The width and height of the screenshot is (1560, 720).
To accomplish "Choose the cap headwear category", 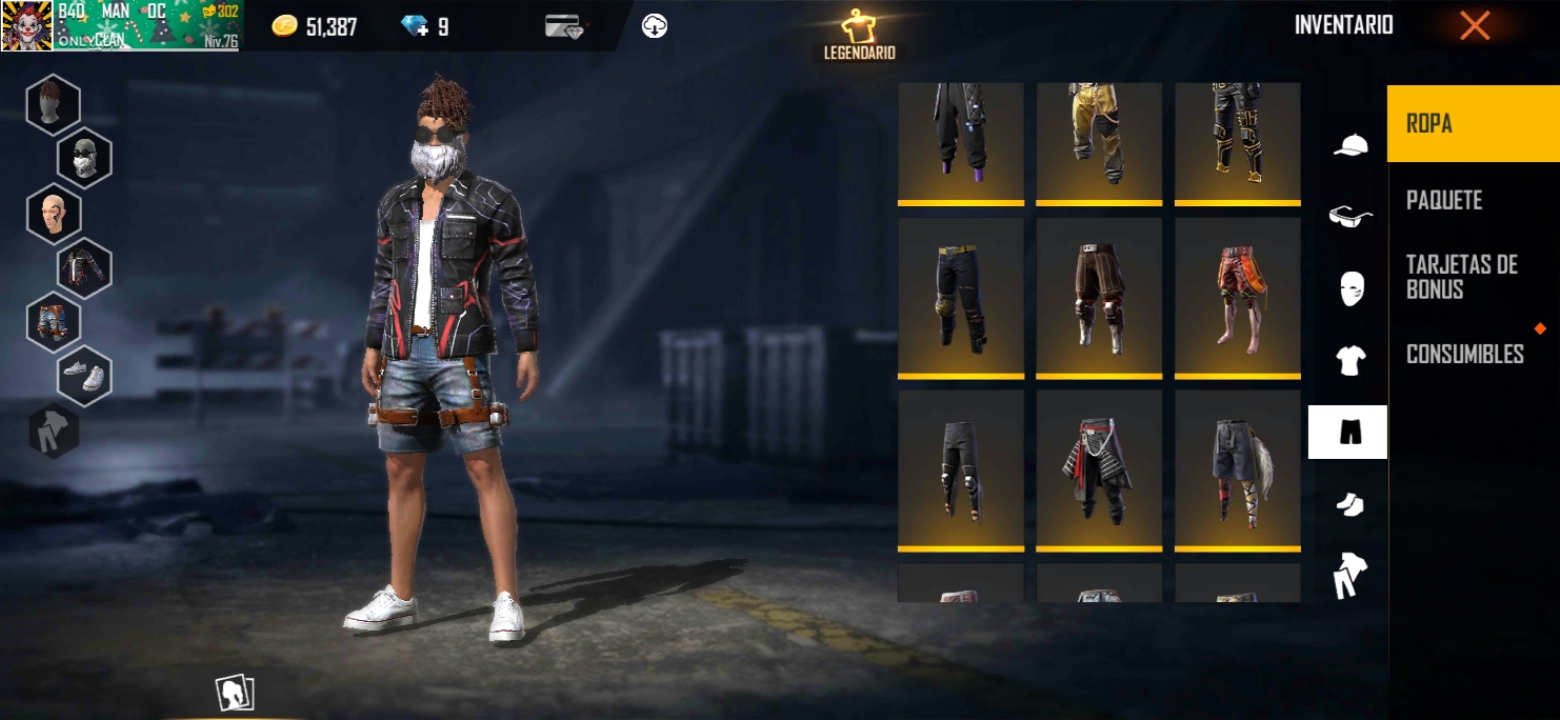I will 1350,146.
